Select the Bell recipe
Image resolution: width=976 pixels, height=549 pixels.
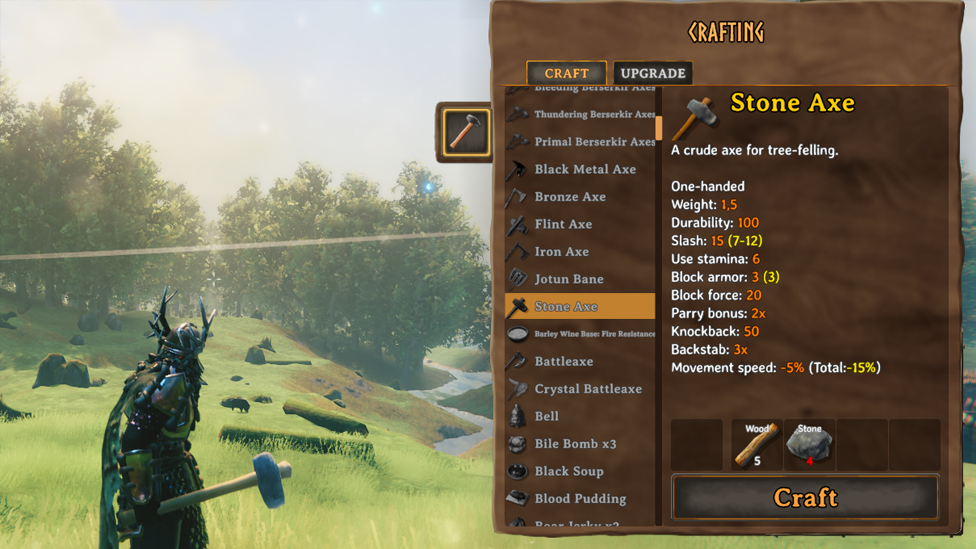(x=546, y=416)
